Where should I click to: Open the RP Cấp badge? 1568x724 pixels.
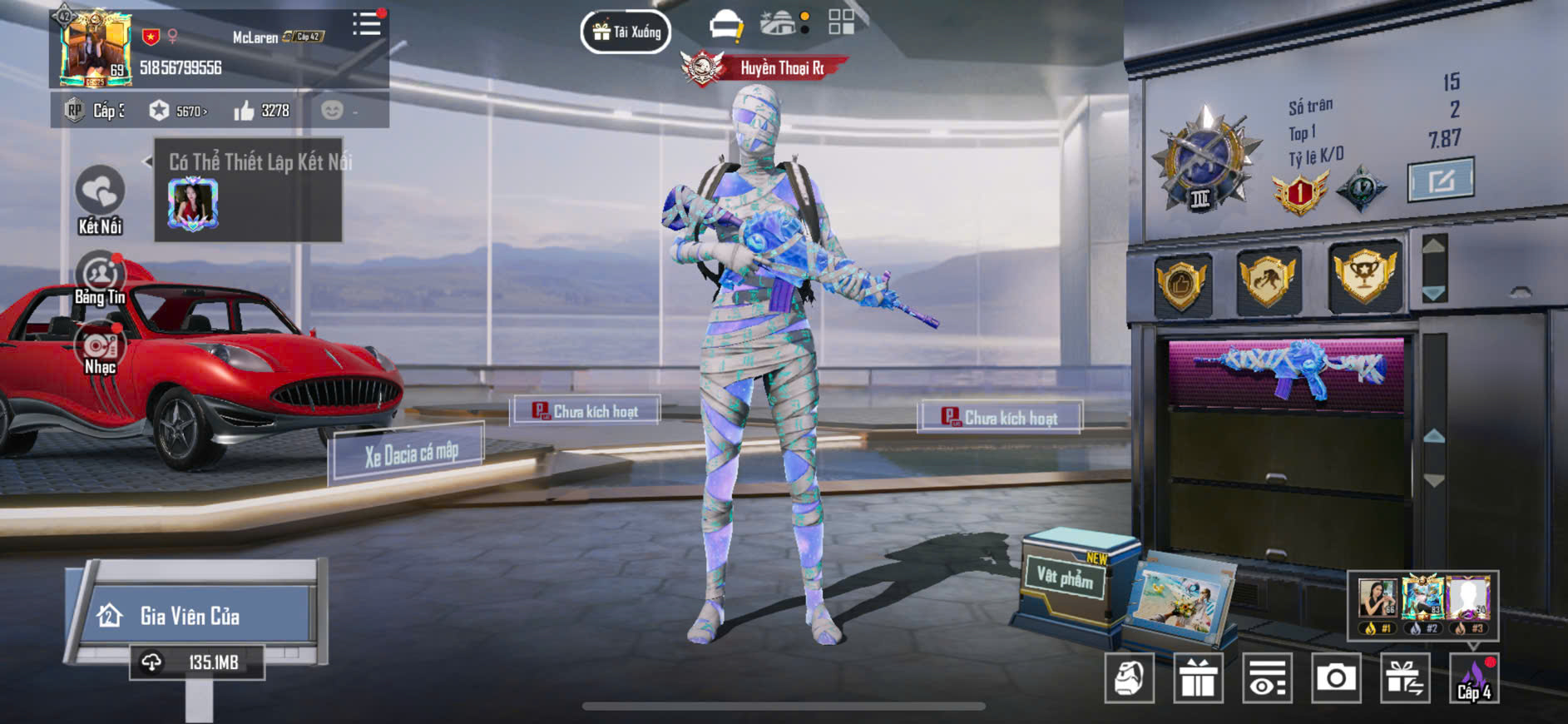tap(93, 111)
